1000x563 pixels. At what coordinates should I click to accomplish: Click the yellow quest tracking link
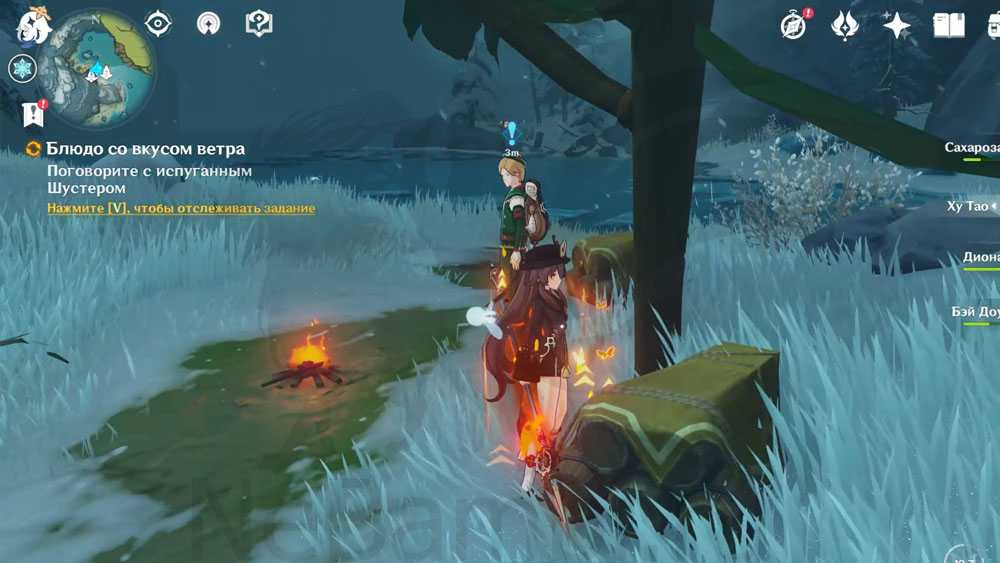[181, 208]
